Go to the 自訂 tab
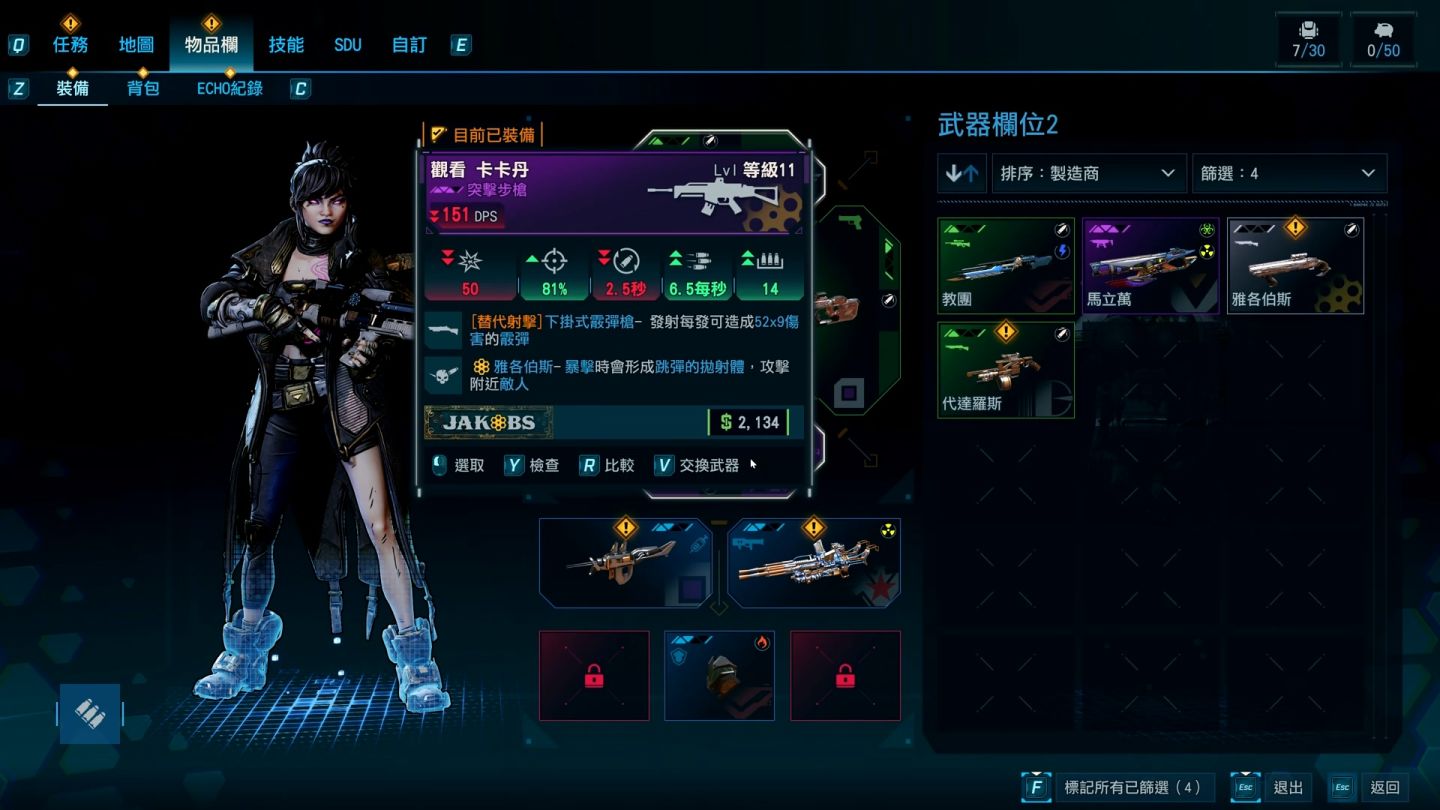 (x=409, y=45)
